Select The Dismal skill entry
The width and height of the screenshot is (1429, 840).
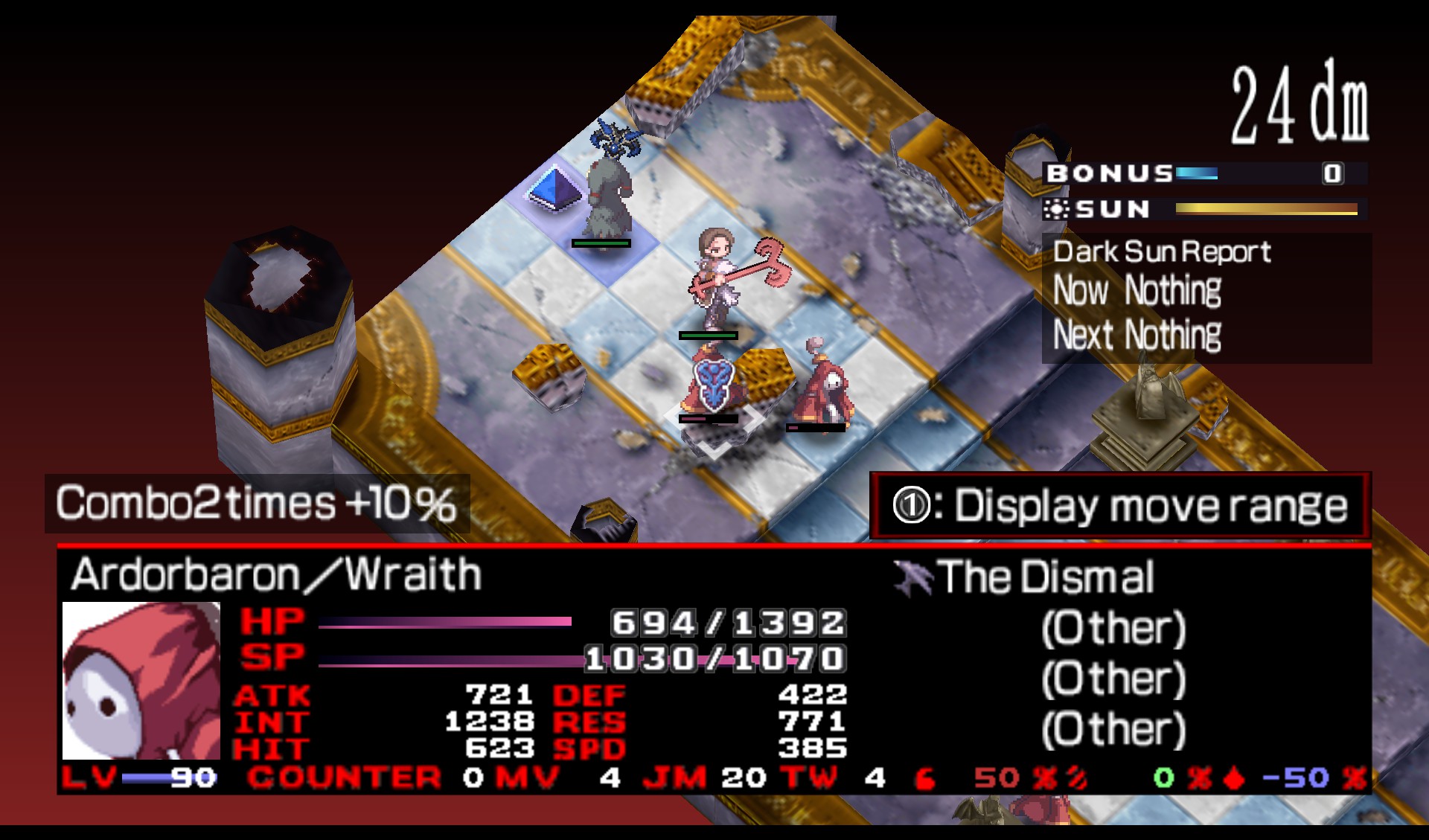click(1044, 577)
